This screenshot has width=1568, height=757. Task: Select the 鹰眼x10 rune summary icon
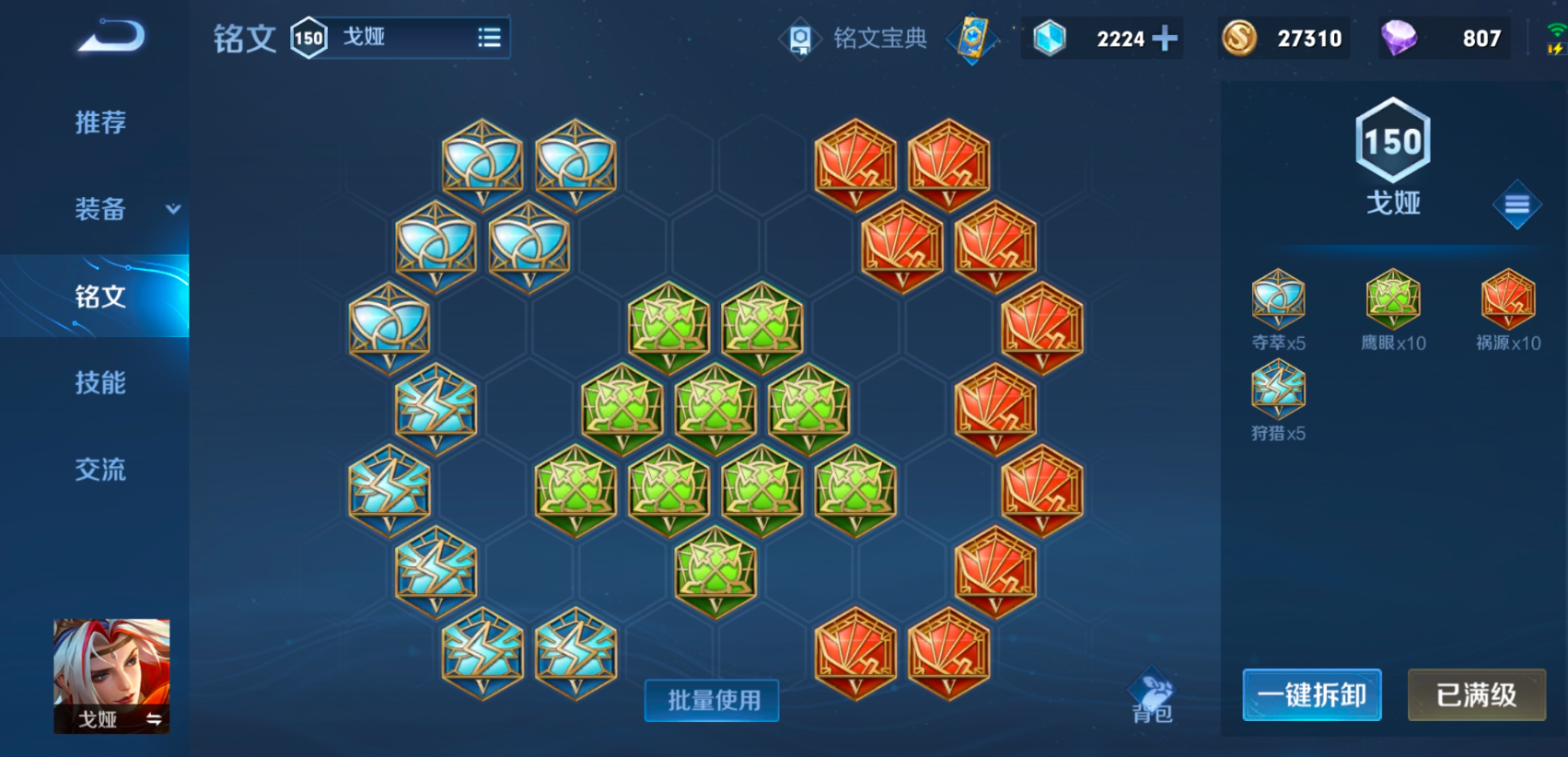(x=1393, y=300)
